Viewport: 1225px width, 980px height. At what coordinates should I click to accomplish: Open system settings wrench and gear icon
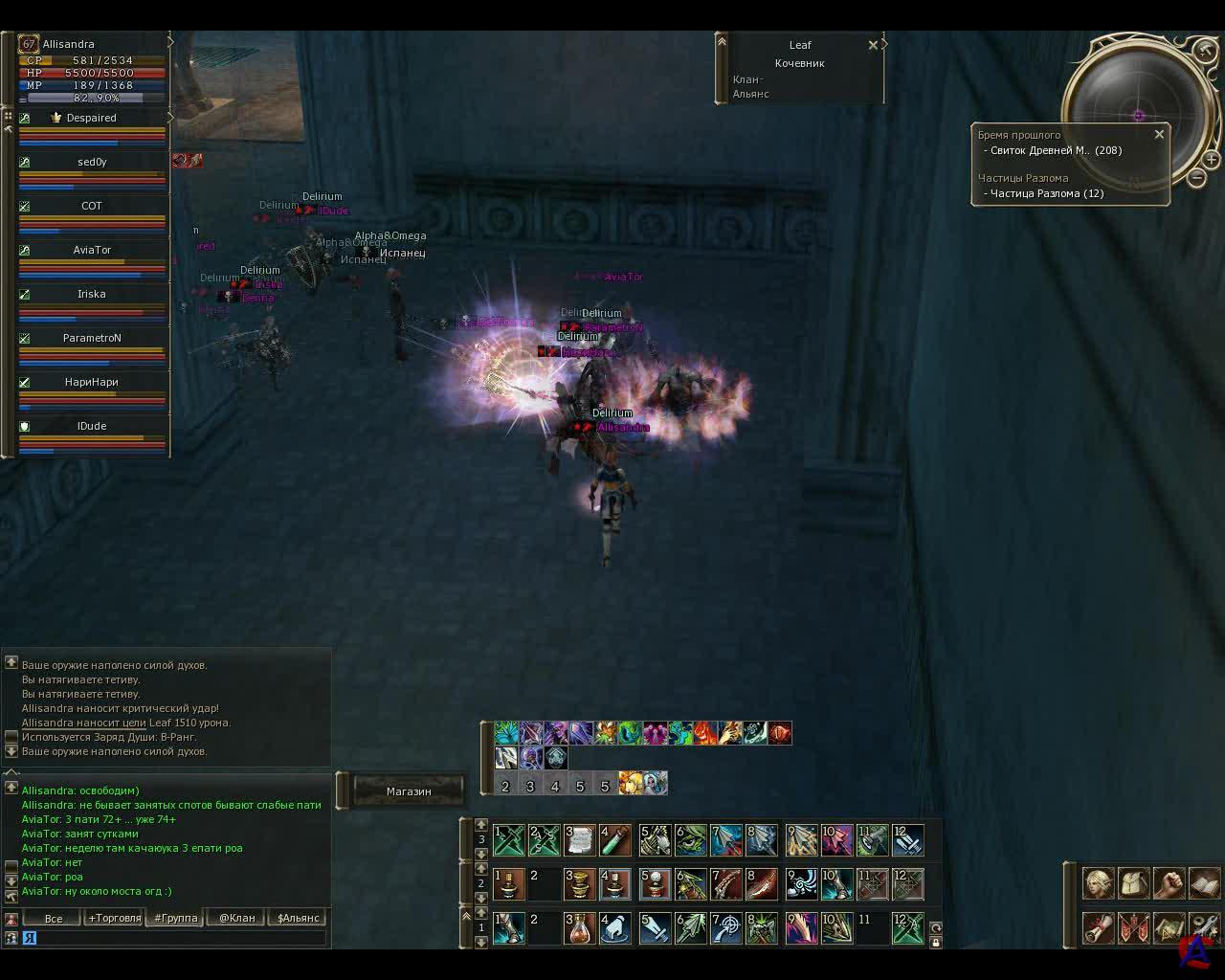click(1203, 927)
